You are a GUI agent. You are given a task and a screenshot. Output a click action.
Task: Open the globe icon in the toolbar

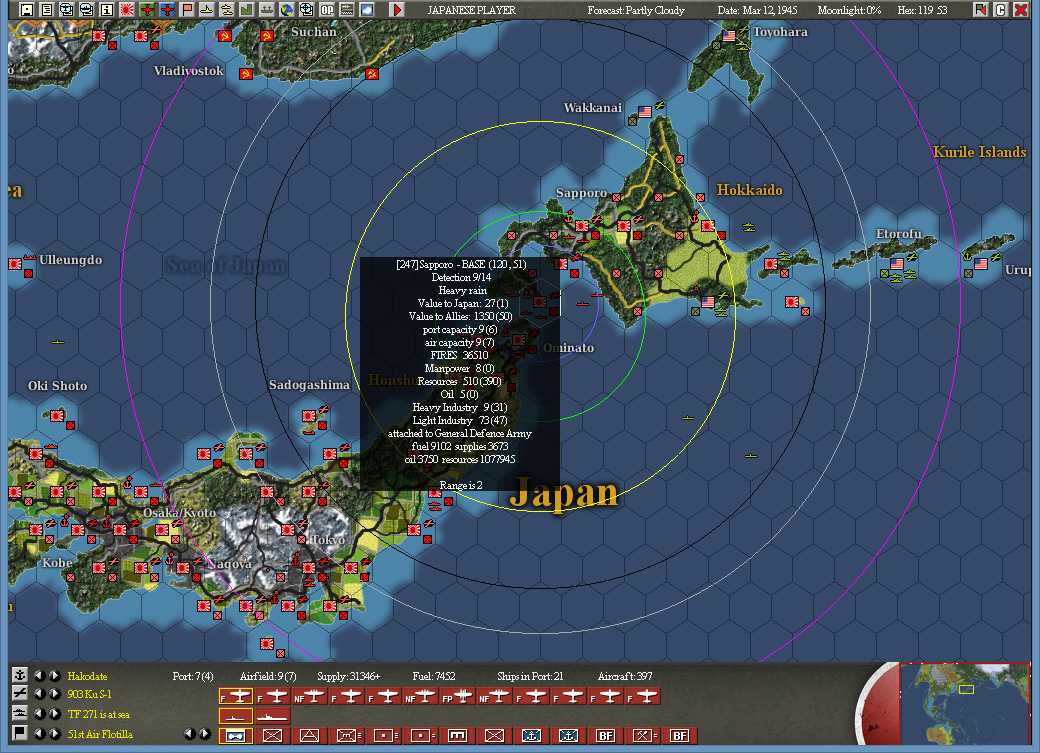point(286,10)
